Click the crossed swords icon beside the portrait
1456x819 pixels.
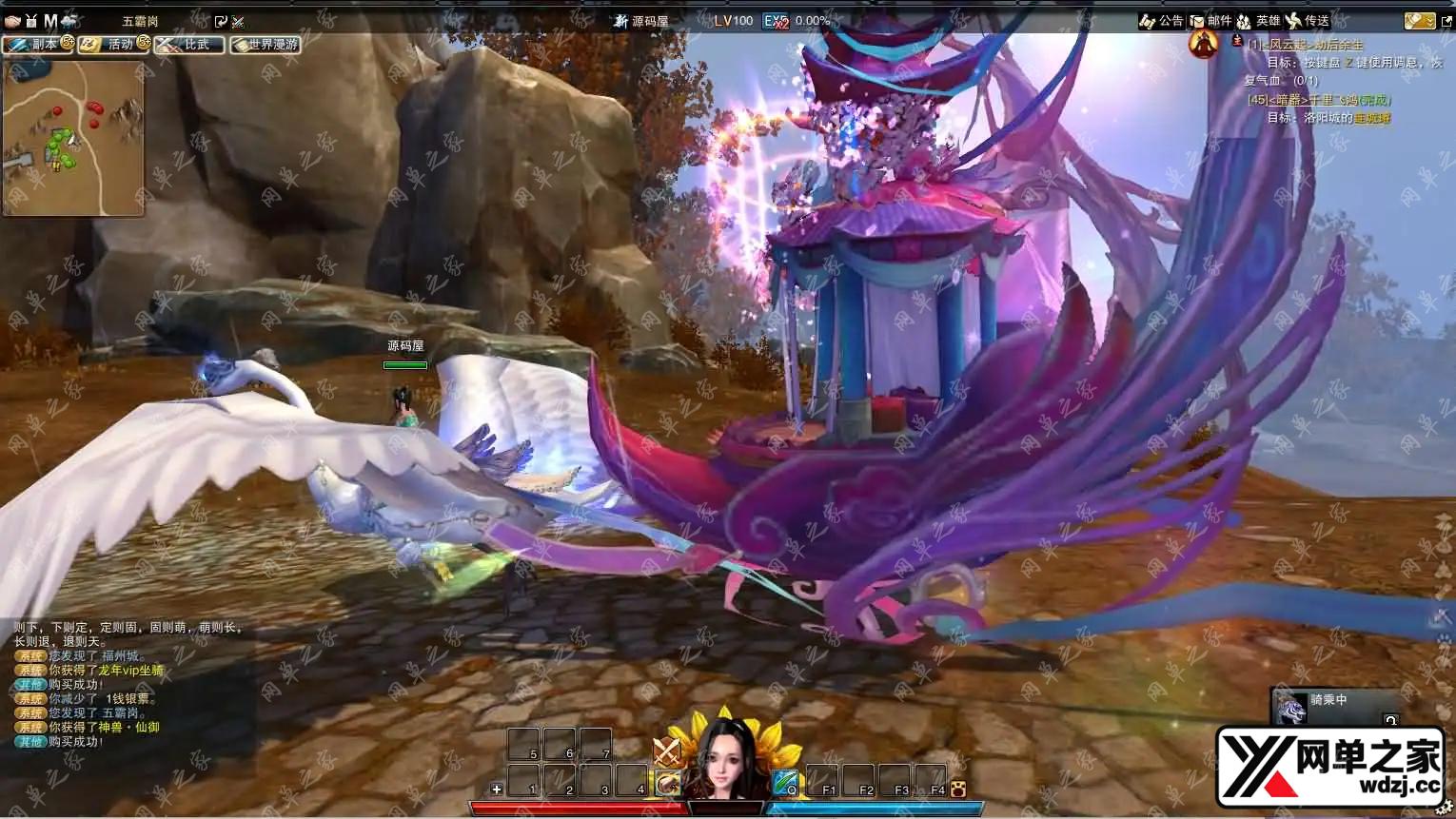666,751
